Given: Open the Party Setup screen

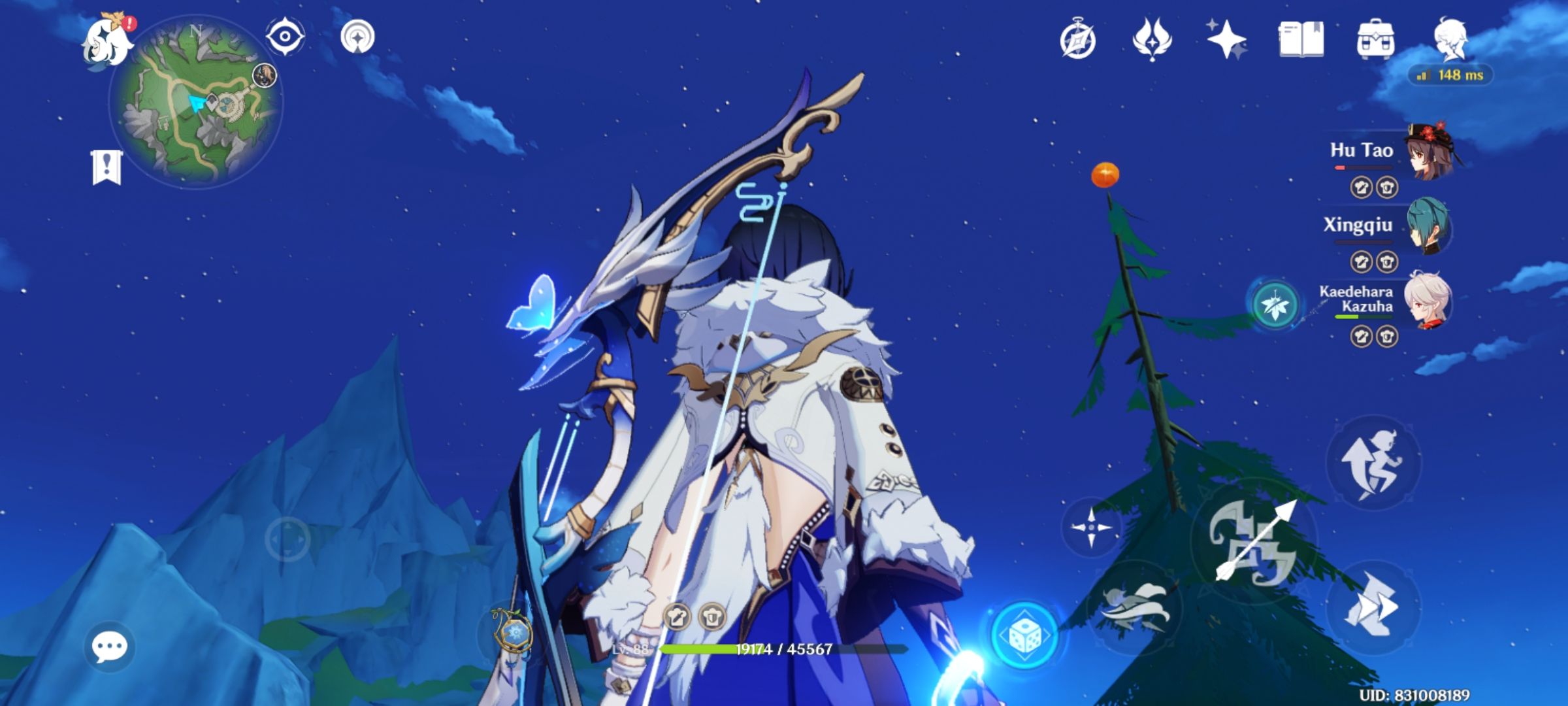Looking at the screenshot, I should (1454, 39).
